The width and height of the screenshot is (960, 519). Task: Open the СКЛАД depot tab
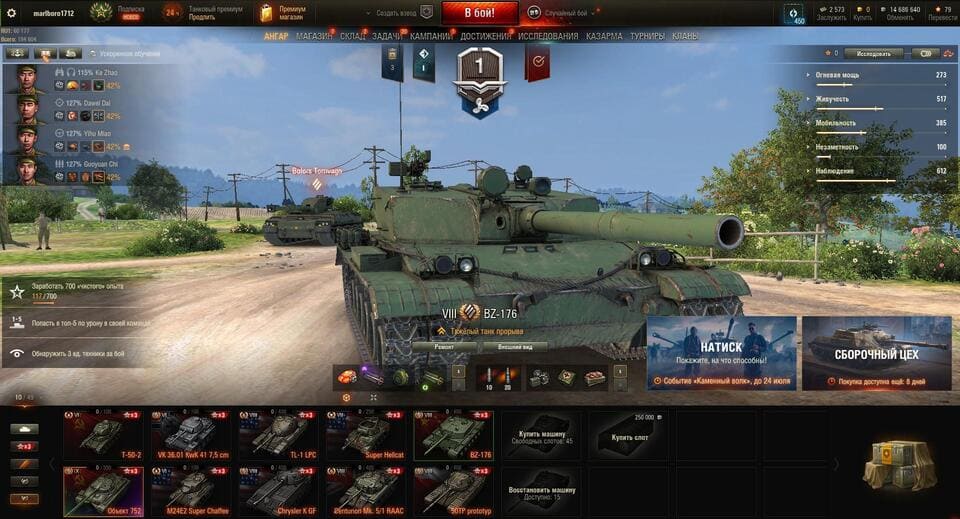tap(353, 36)
